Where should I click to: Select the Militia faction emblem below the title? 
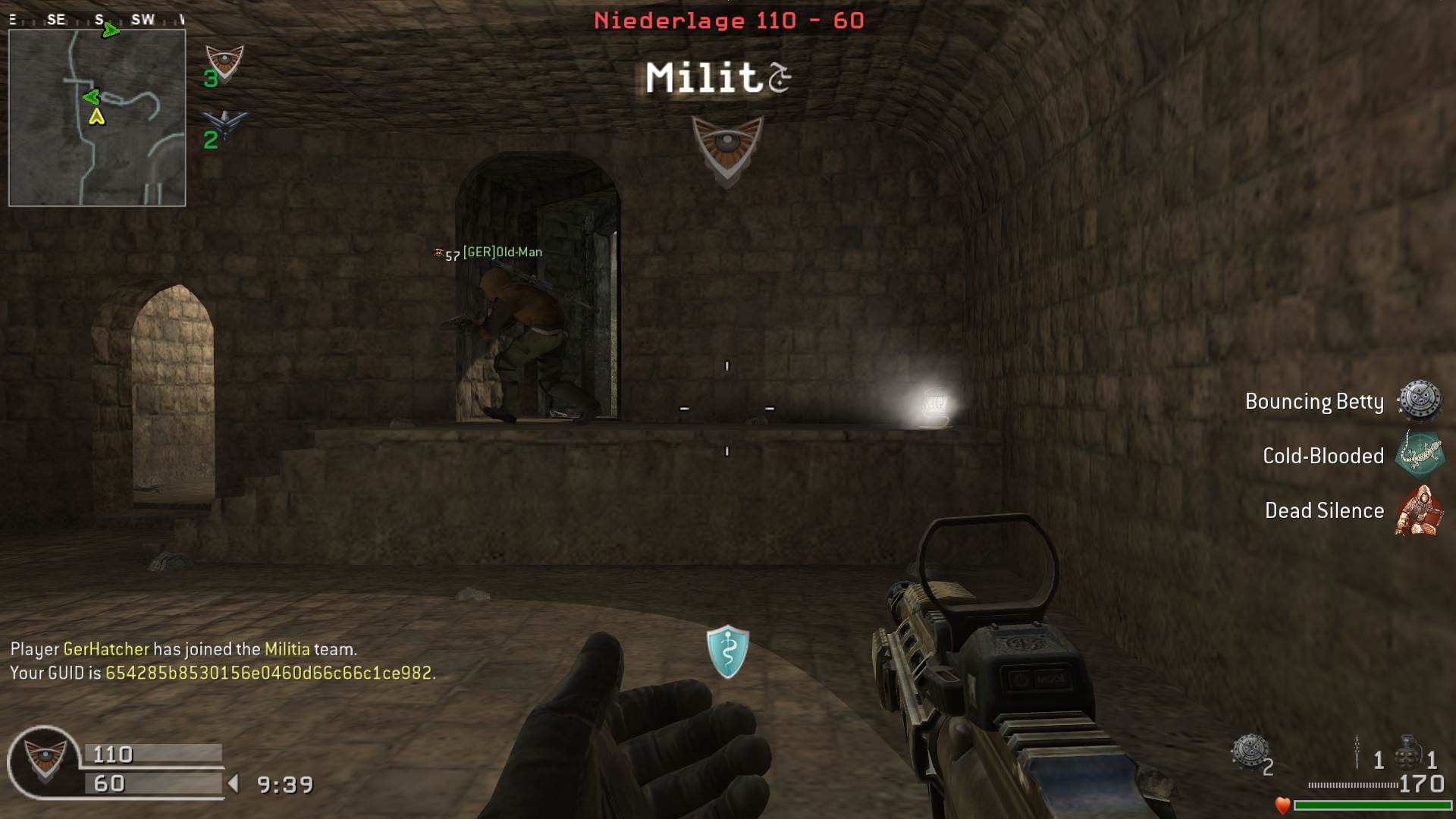pyautogui.click(x=727, y=149)
